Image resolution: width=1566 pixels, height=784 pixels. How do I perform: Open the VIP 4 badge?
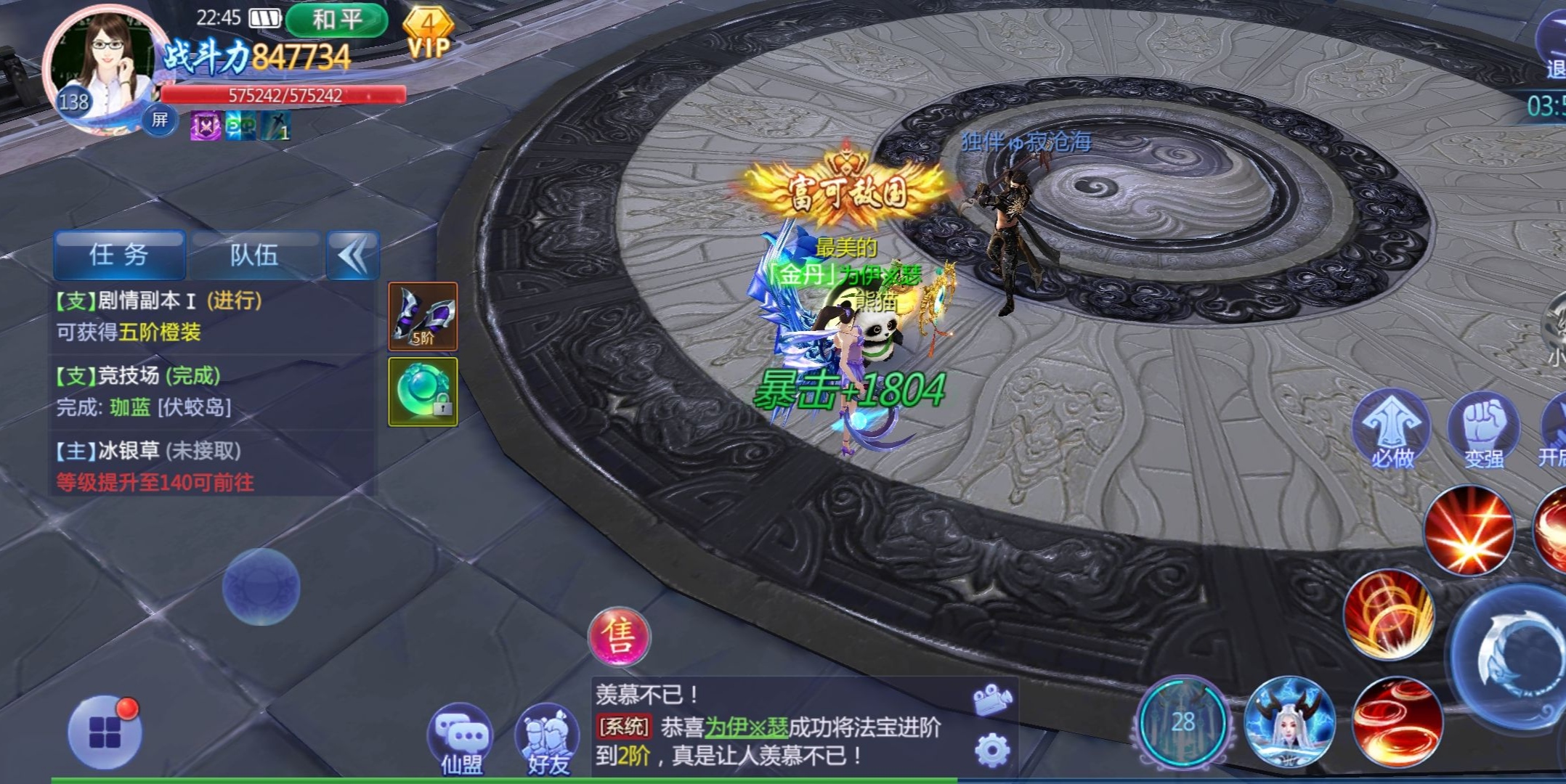[428, 34]
